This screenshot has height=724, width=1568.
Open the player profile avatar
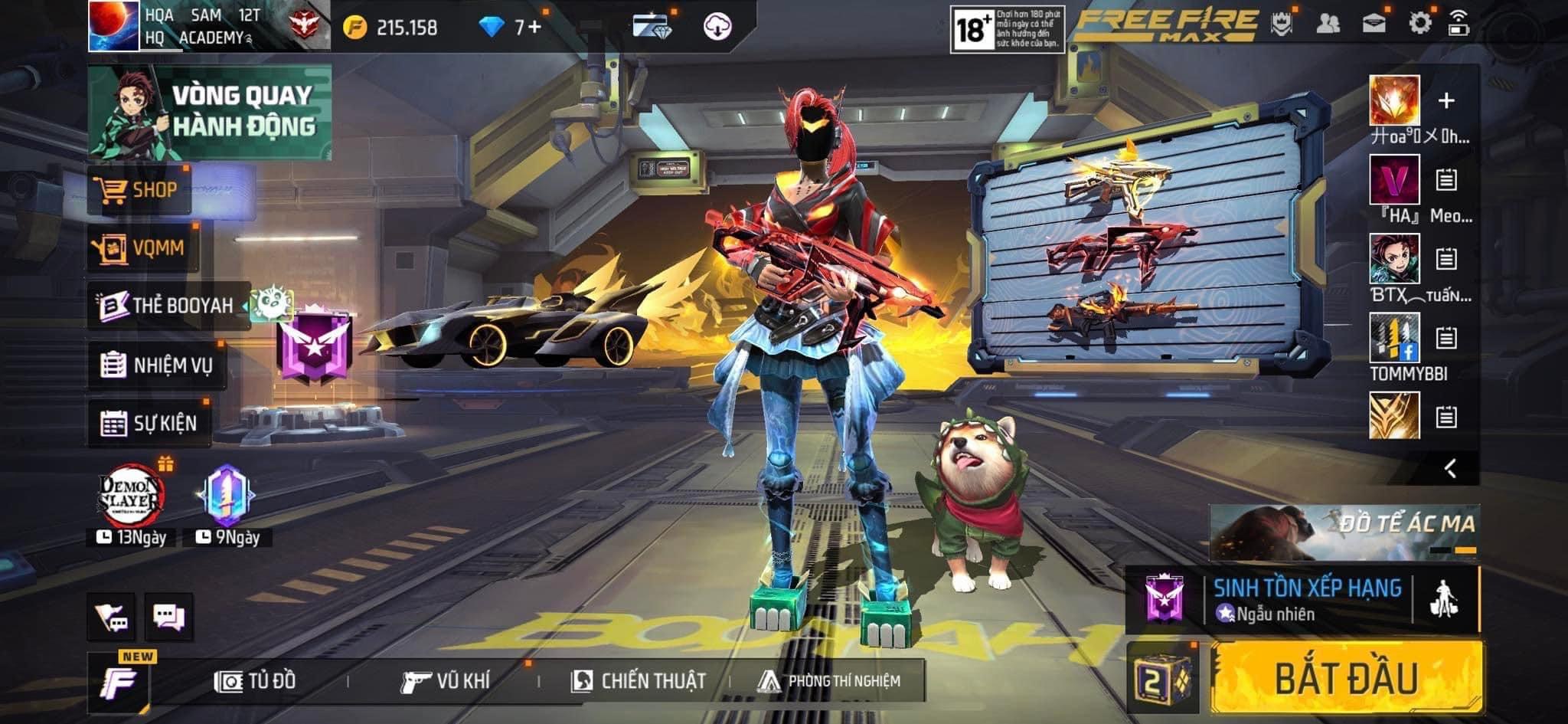(x=113, y=26)
